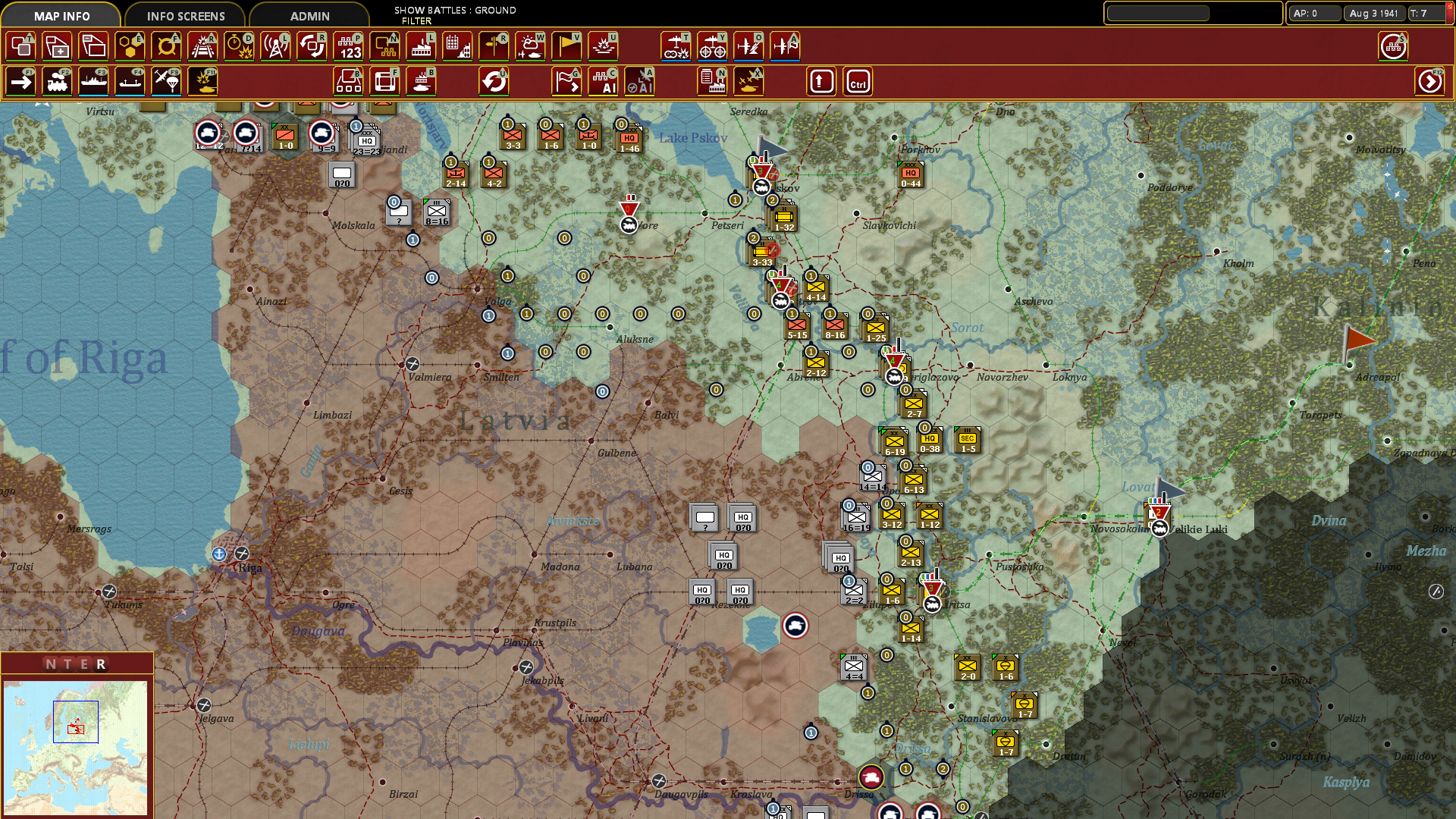Image resolution: width=1456 pixels, height=819 pixels.
Task: Toggle the SHOW BATTLES ground display
Action: 453,11
